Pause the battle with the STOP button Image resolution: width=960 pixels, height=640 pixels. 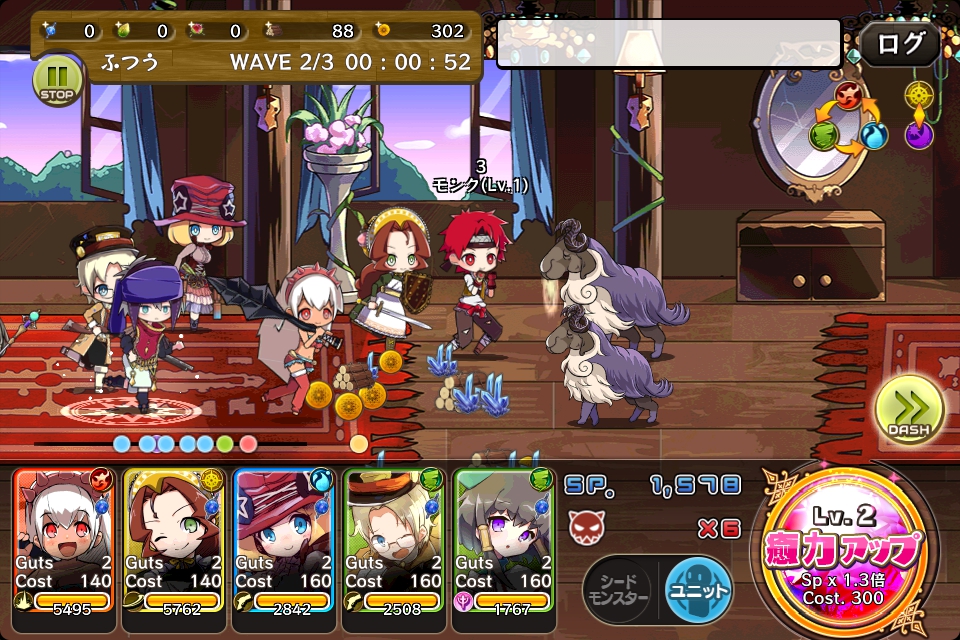(58, 80)
